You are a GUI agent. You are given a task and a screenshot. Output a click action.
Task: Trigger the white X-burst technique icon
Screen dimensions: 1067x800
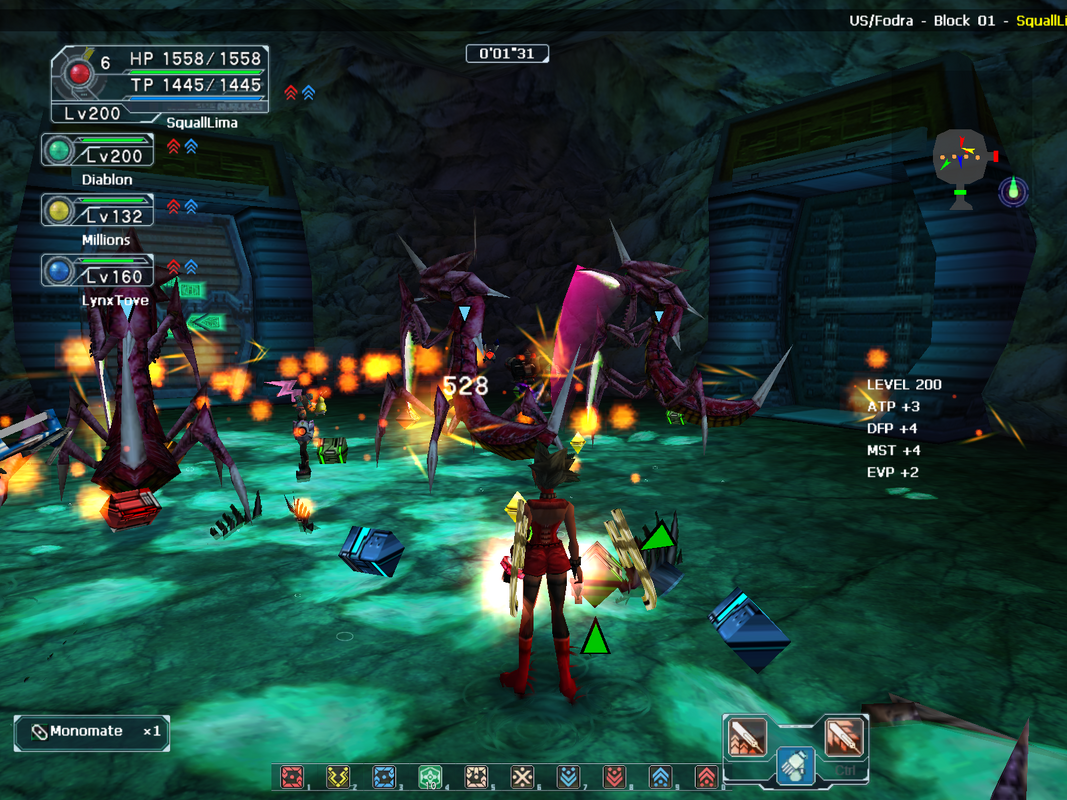click(522, 777)
